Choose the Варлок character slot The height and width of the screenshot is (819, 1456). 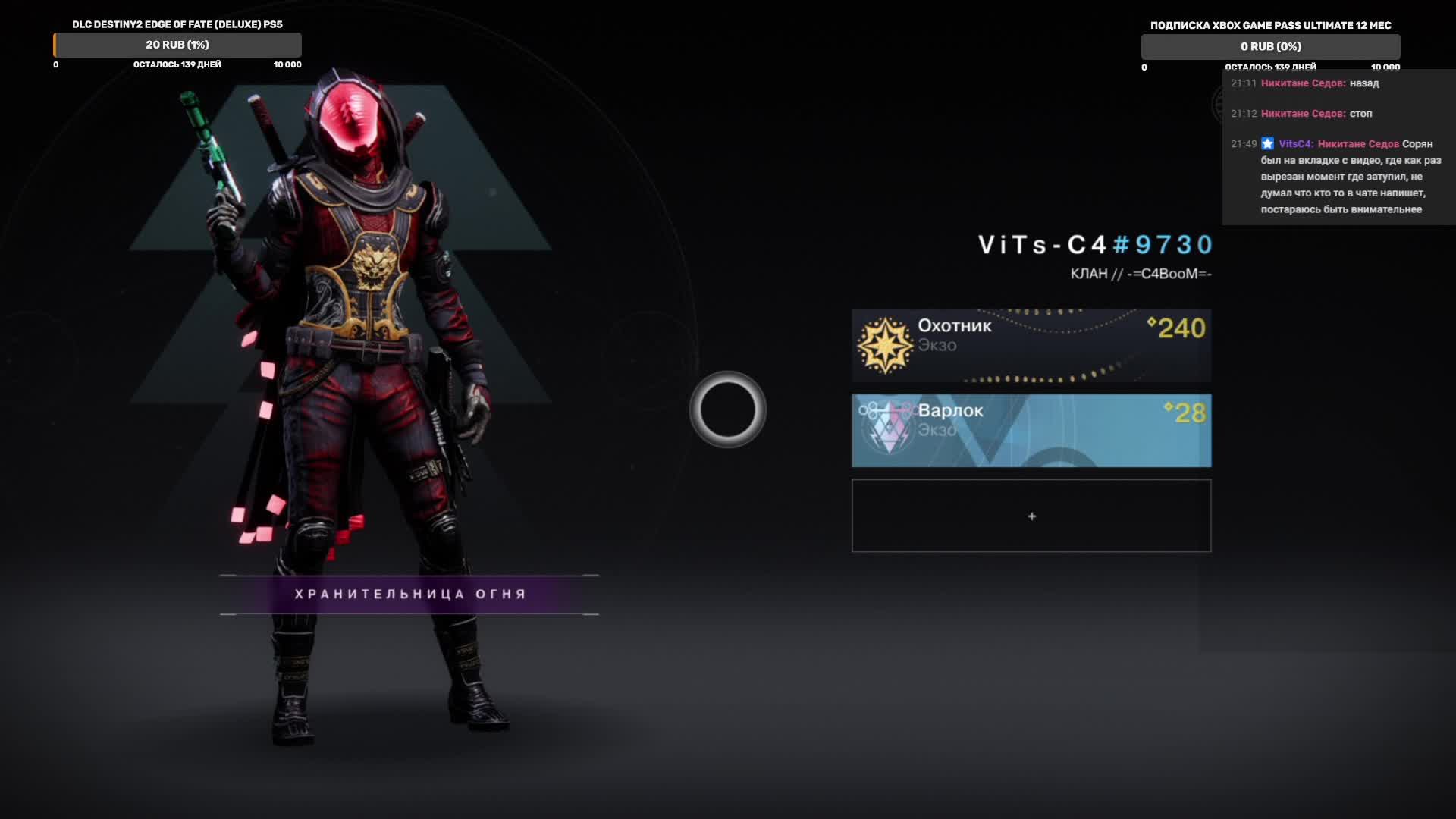[1031, 431]
